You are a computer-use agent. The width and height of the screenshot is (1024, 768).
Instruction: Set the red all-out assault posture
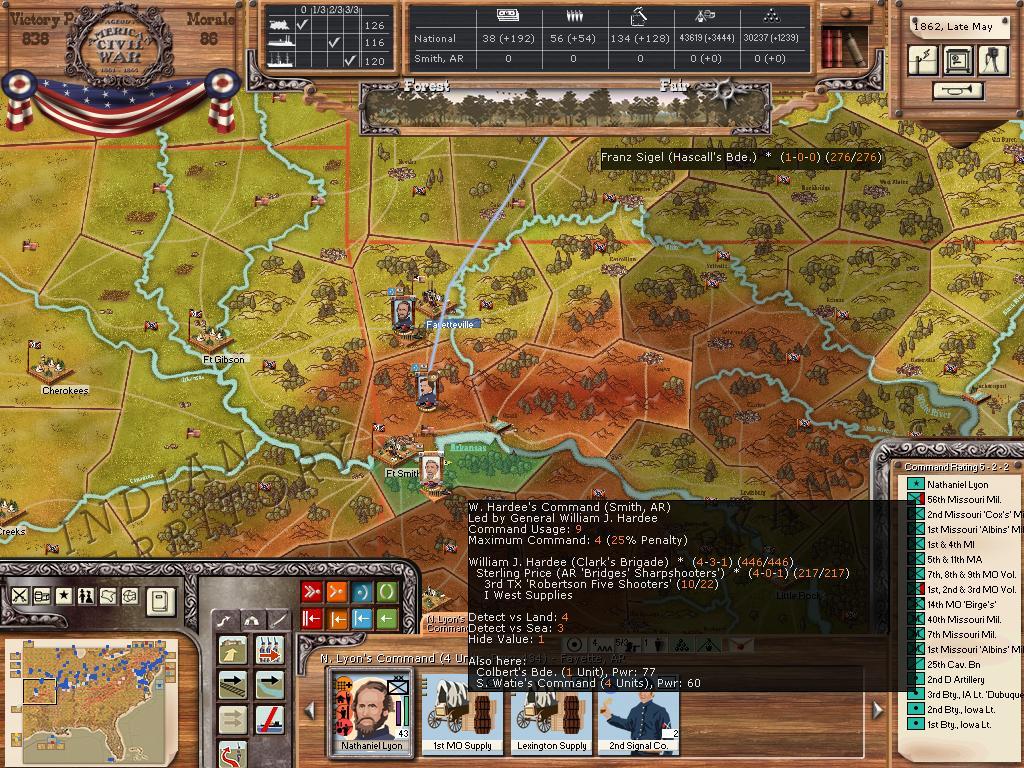[x=311, y=592]
